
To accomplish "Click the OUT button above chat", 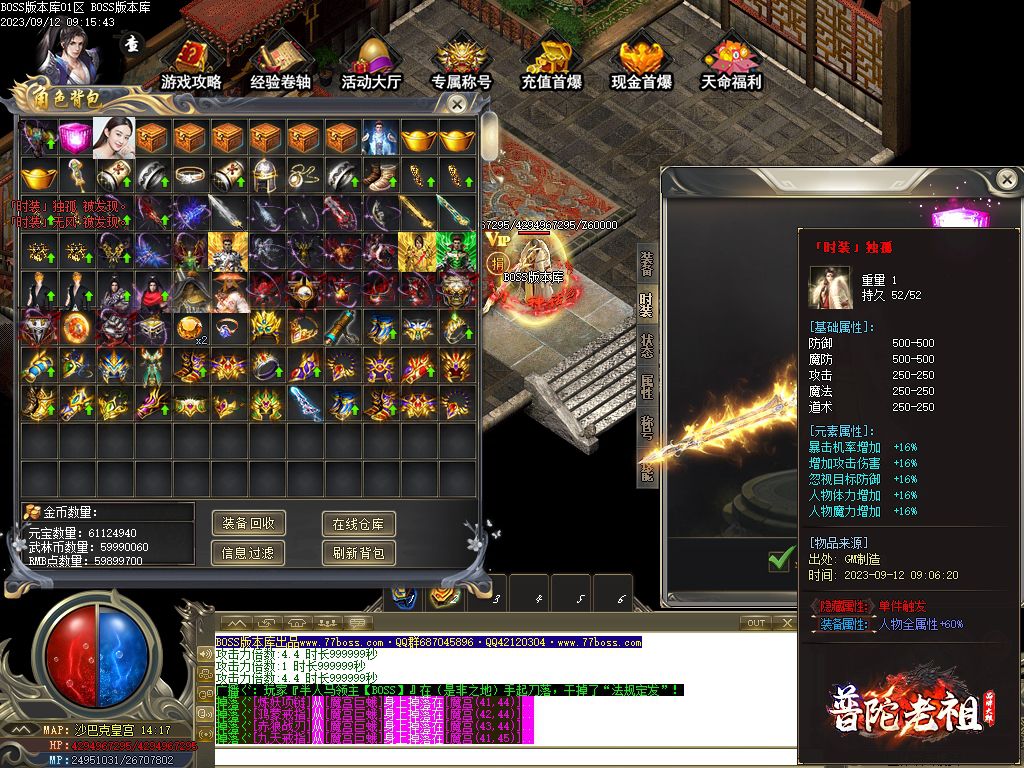I will coord(756,623).
